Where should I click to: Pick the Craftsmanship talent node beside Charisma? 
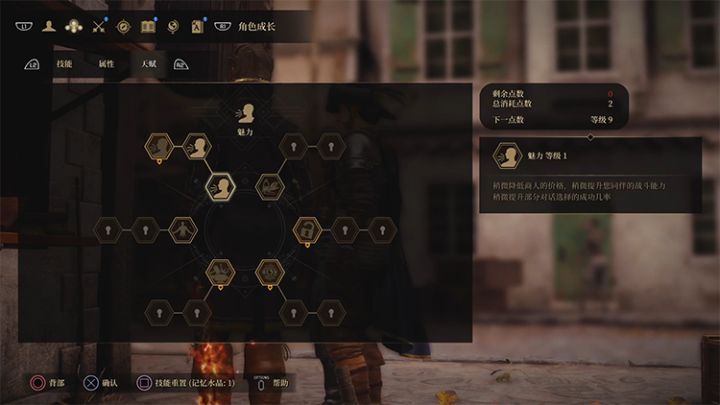click(268, 186)
